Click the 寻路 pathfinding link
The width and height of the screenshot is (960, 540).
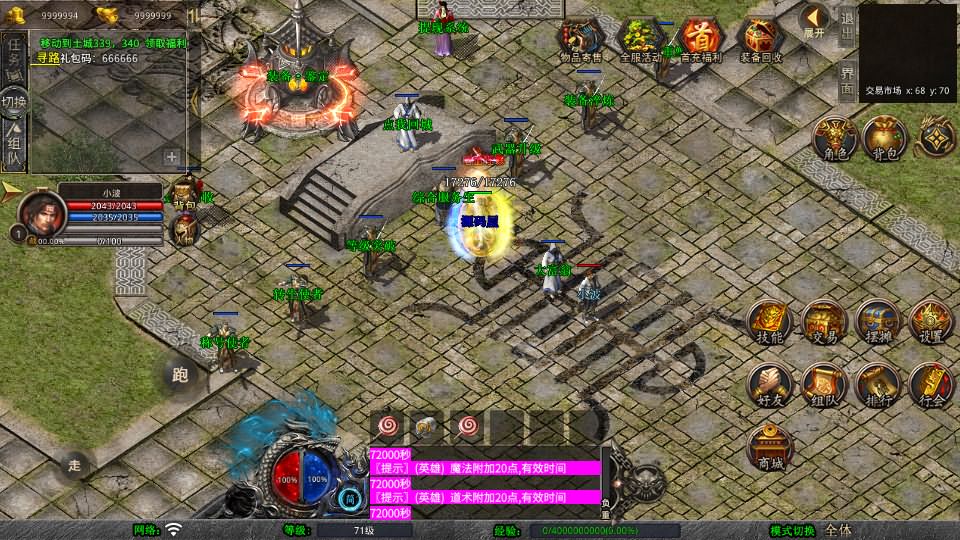click(x=47, y=59)
